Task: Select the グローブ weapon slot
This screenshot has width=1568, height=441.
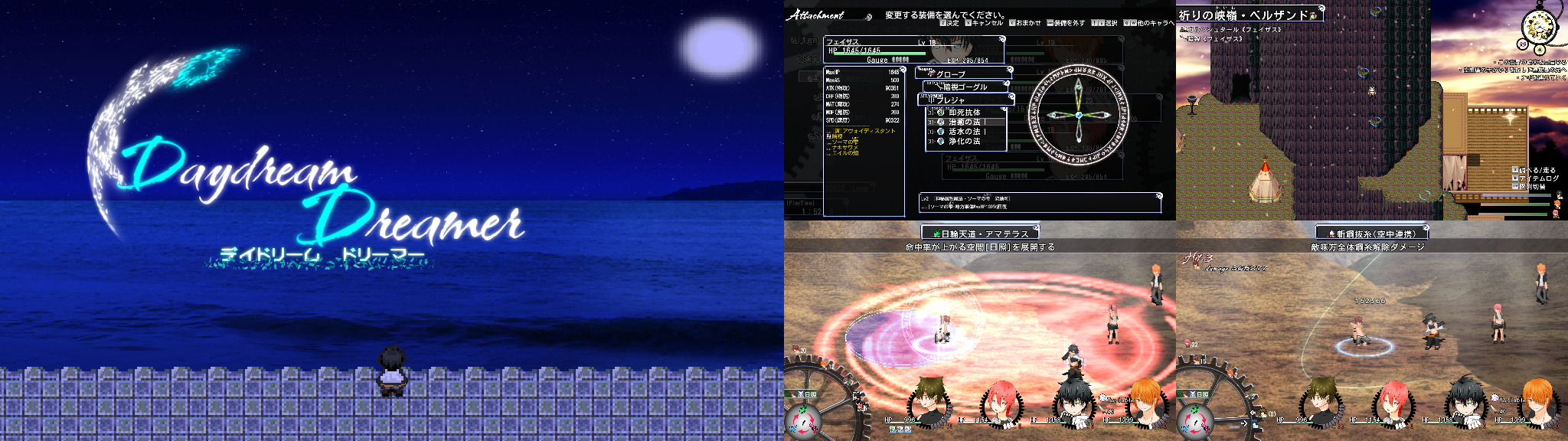Action: (x=963, y=73)
